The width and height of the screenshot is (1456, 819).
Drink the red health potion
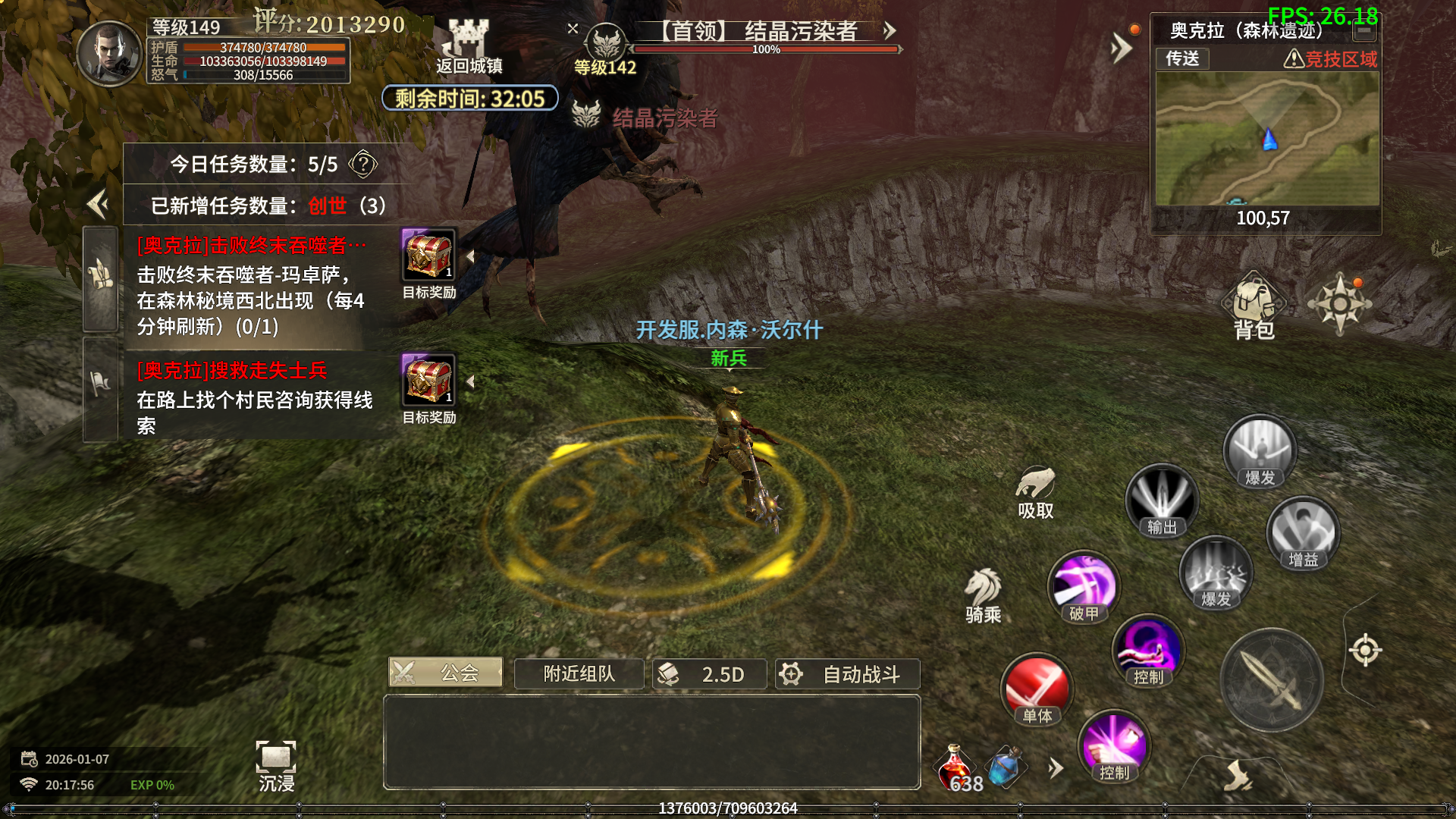[955, 767]
